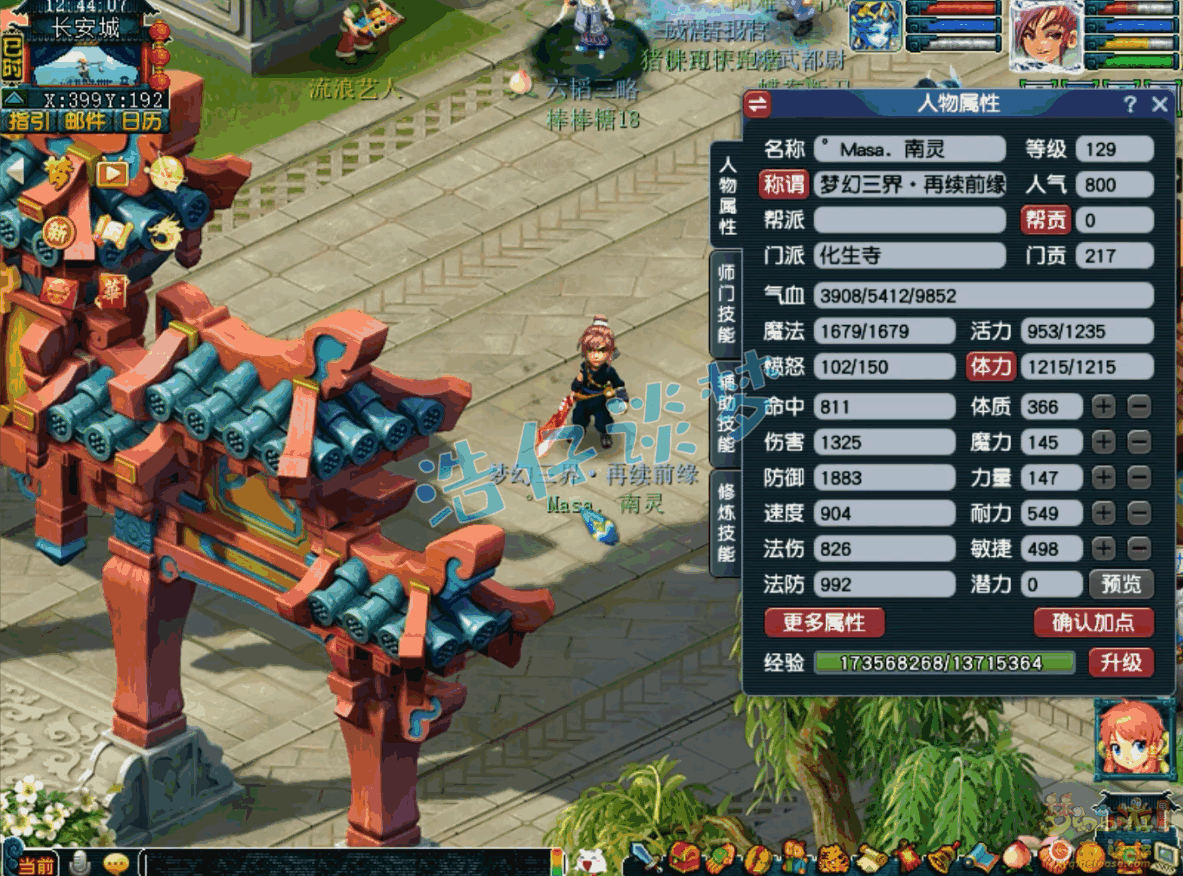Click the 长安城 minimap
The height and width of the screenshot is (876, 1183).
pos(88,62)
